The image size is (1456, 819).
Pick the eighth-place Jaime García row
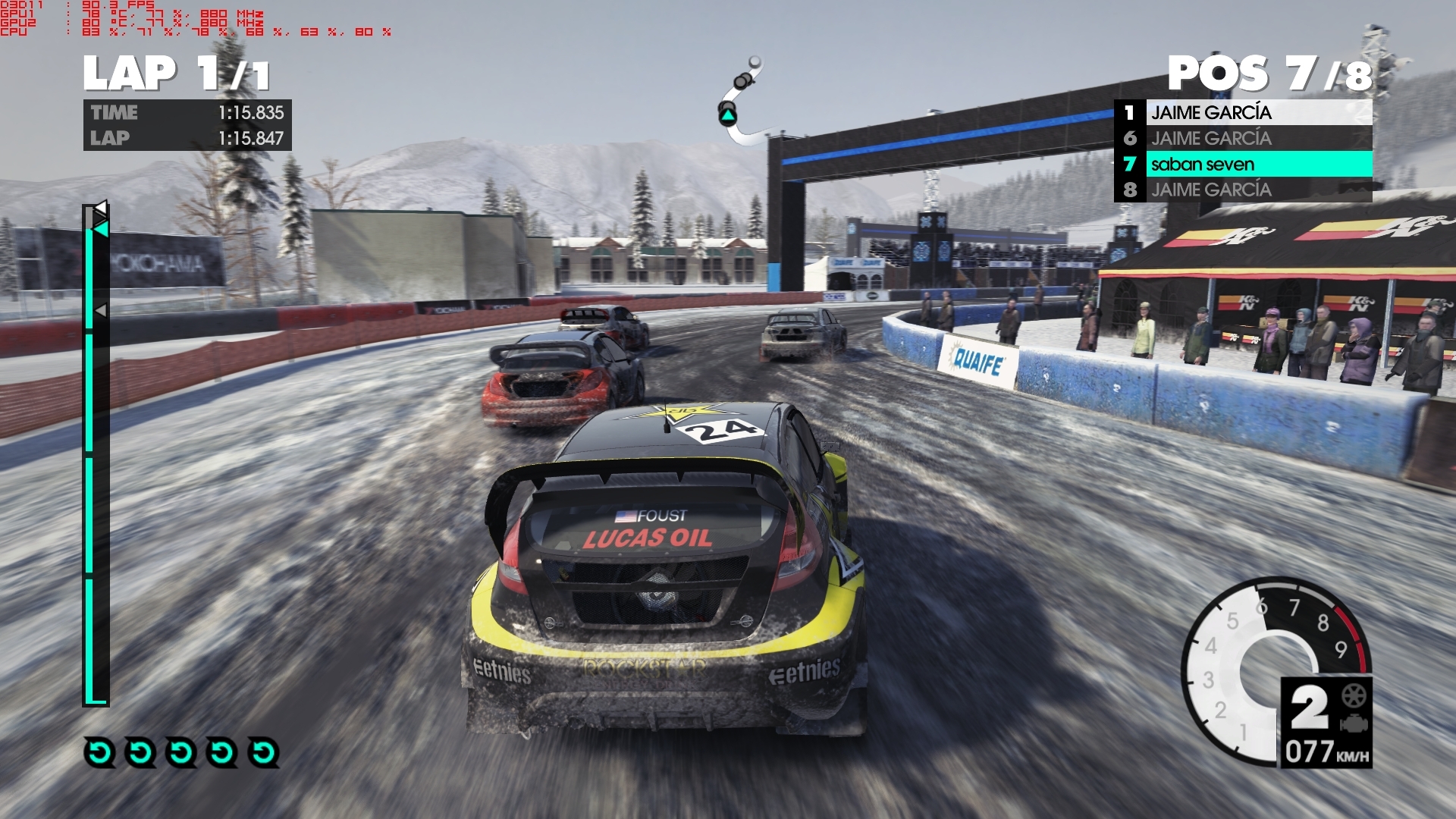(x=1244, y=190)
